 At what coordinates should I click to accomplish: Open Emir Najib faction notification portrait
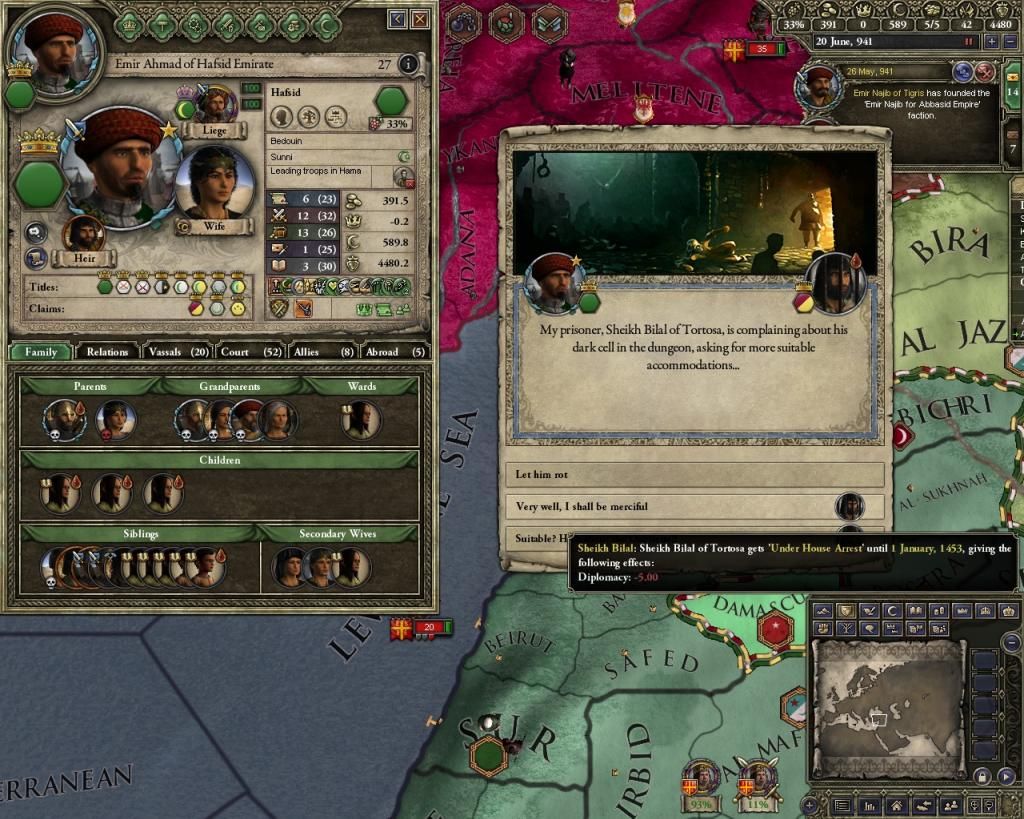click(820, 87)
